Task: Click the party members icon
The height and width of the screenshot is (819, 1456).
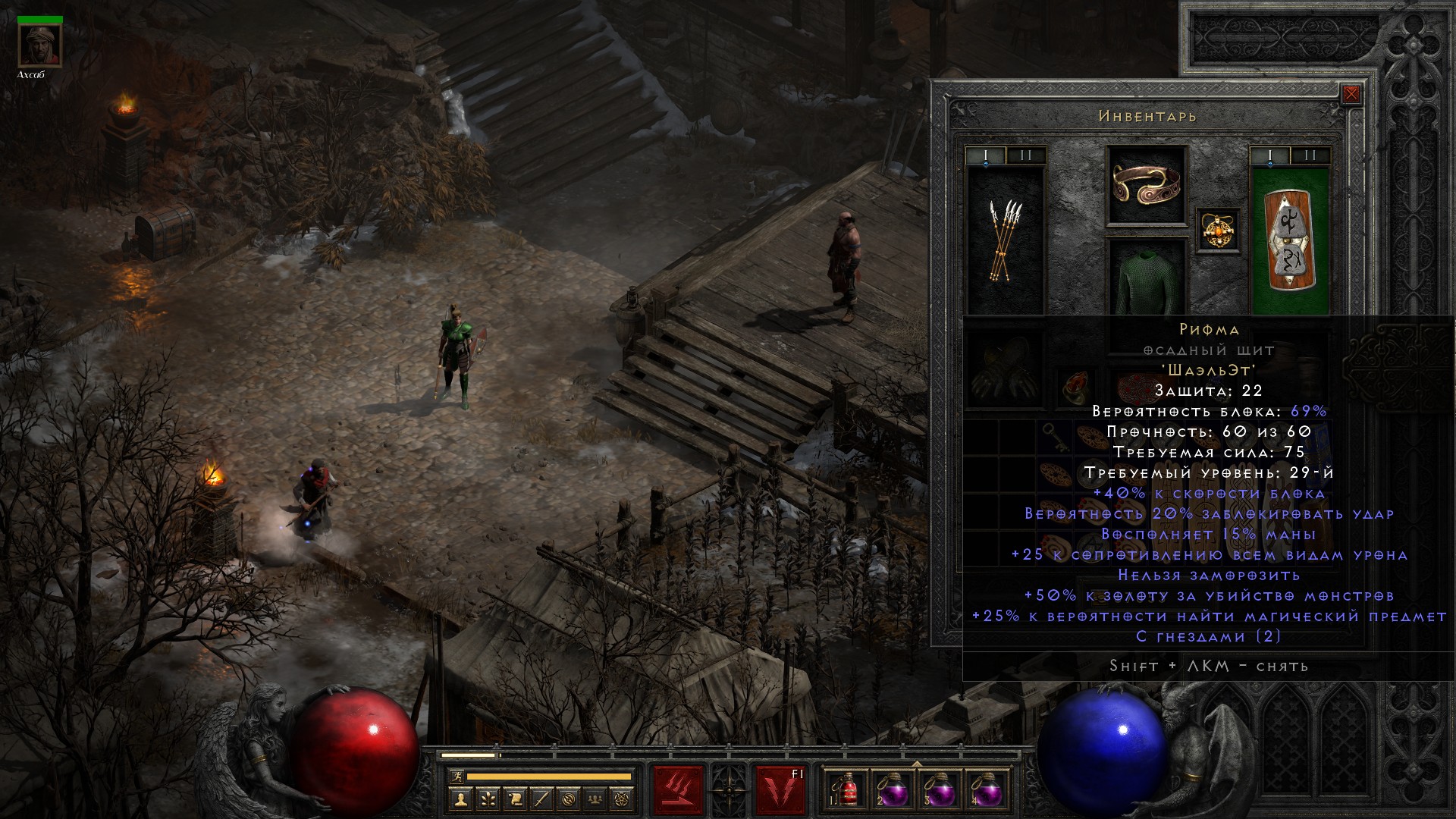Action: pyautogui.click(x=596, y=799)
